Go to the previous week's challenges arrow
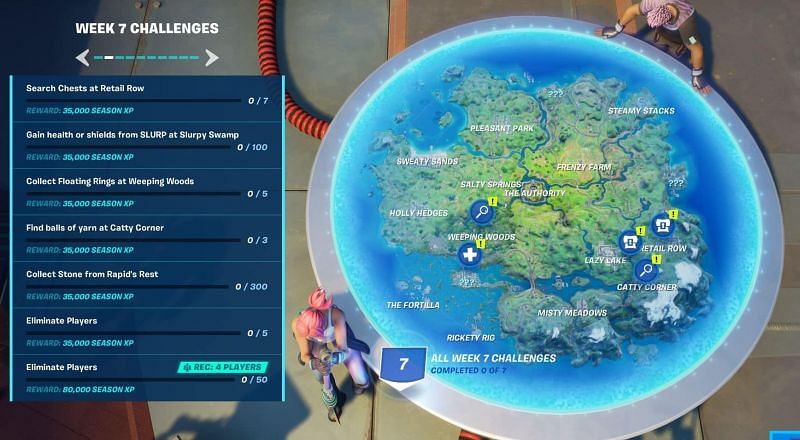 point(83,58)
